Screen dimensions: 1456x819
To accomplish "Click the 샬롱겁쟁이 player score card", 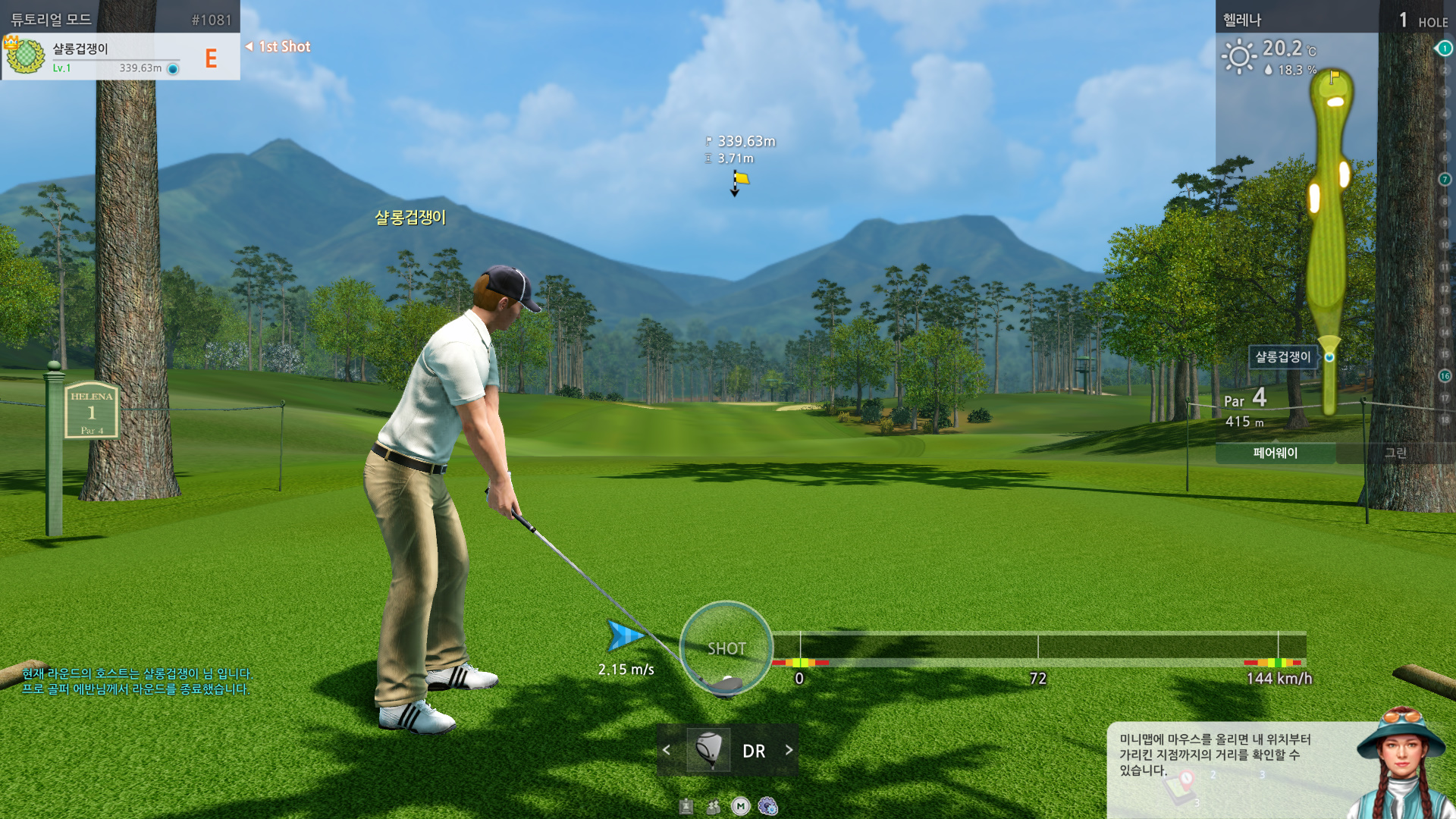I will coord(121,57).
